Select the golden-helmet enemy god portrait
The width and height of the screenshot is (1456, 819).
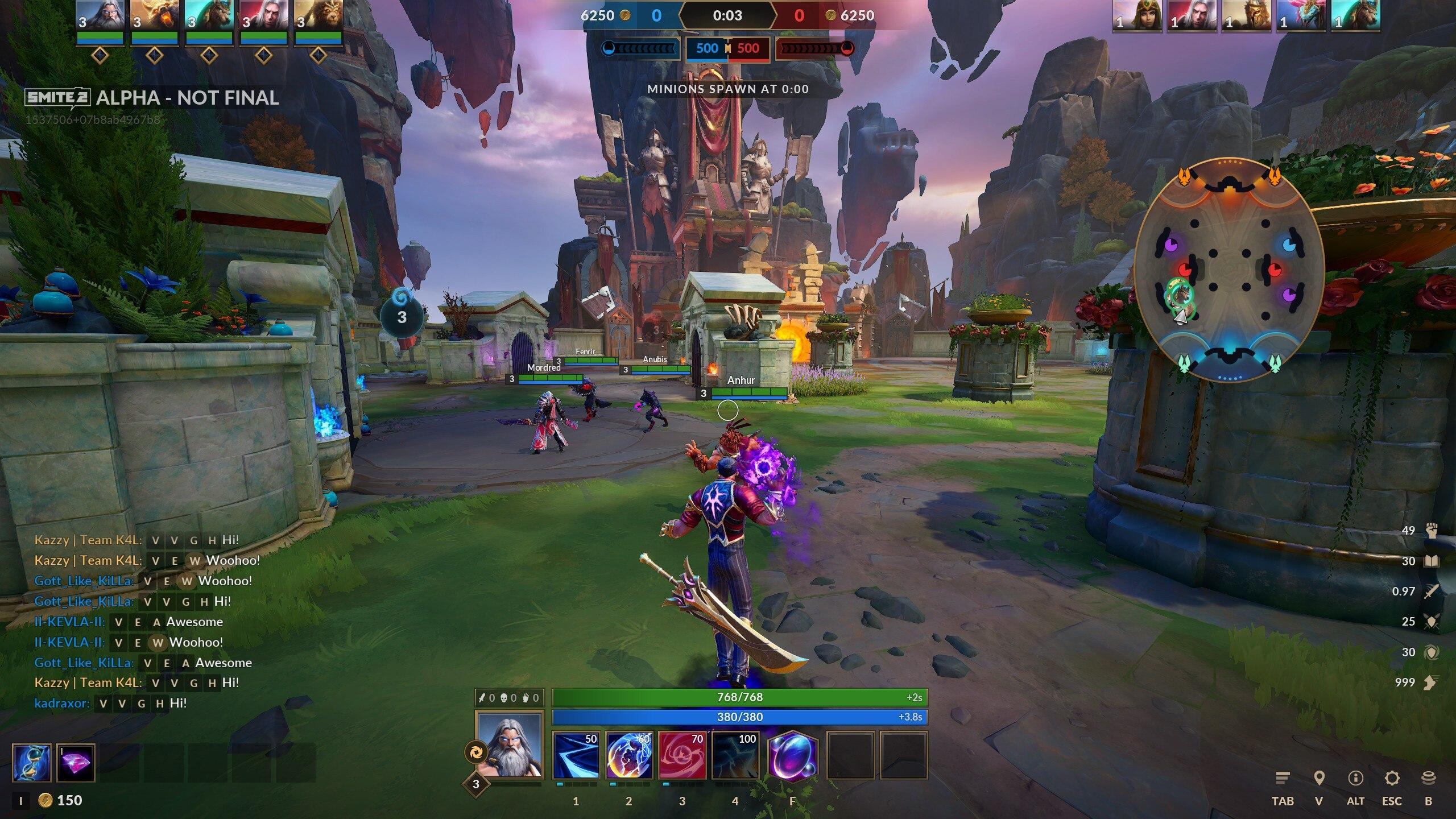[1246, 16]
